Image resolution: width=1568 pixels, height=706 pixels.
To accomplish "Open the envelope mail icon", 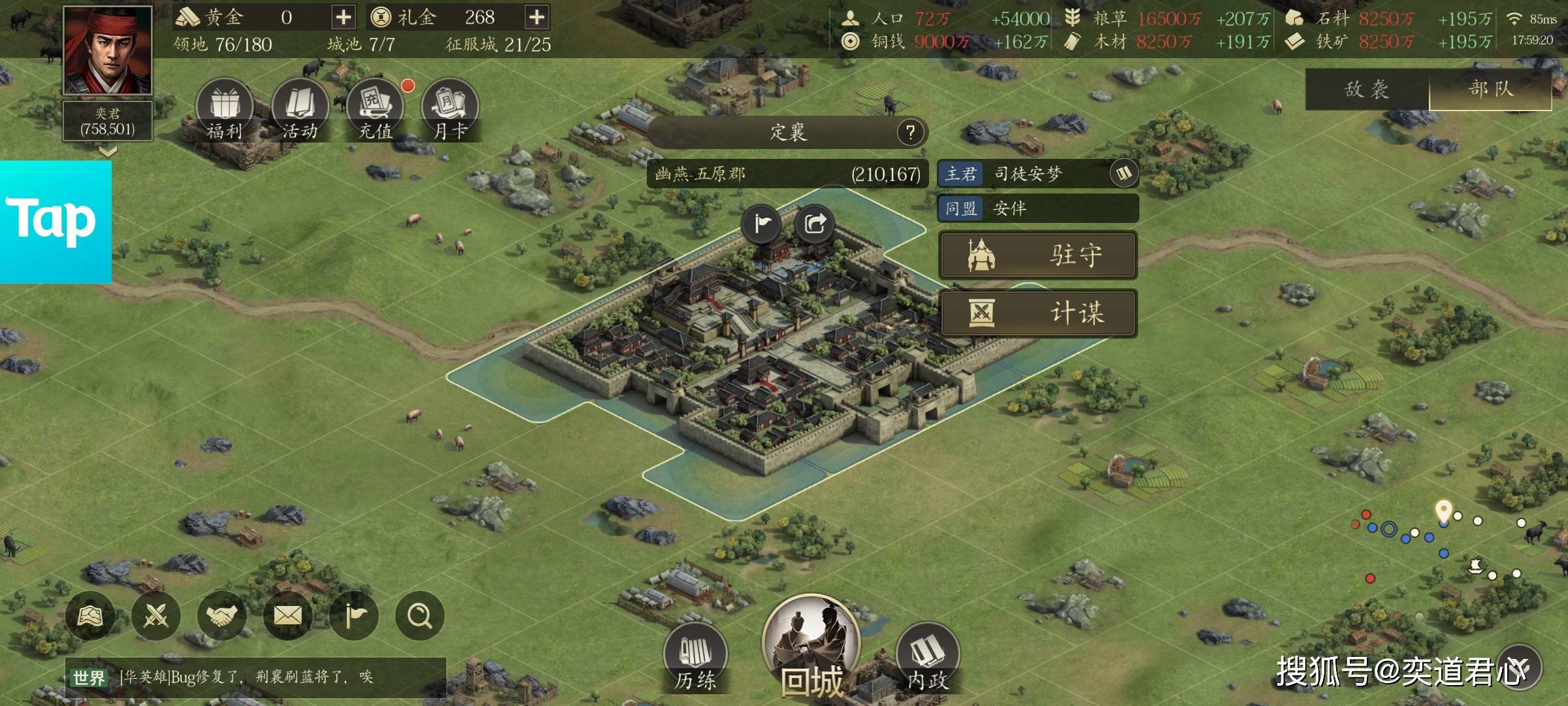I will [287, 615].
